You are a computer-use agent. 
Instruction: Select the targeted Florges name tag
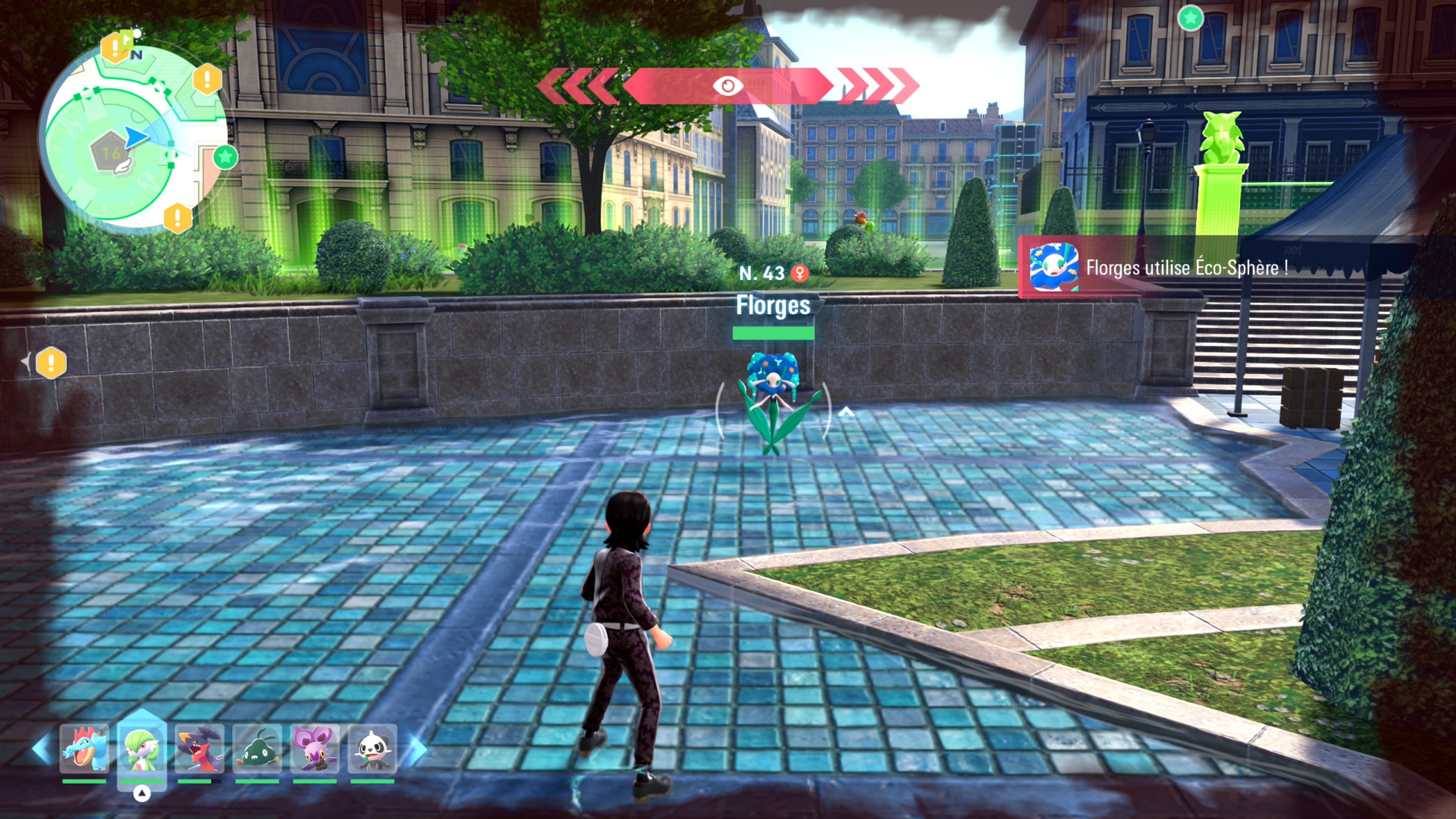coord(773,306)
